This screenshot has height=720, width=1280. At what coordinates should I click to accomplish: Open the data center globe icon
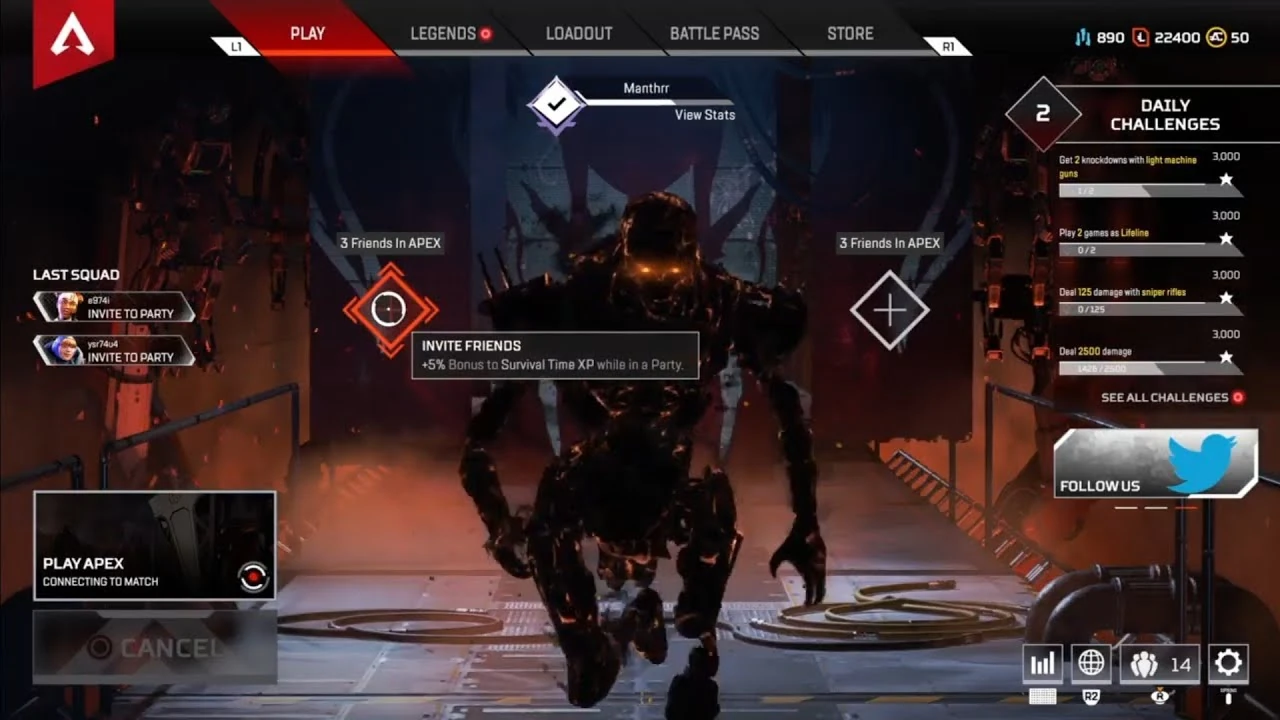[x=1091, y=662]
